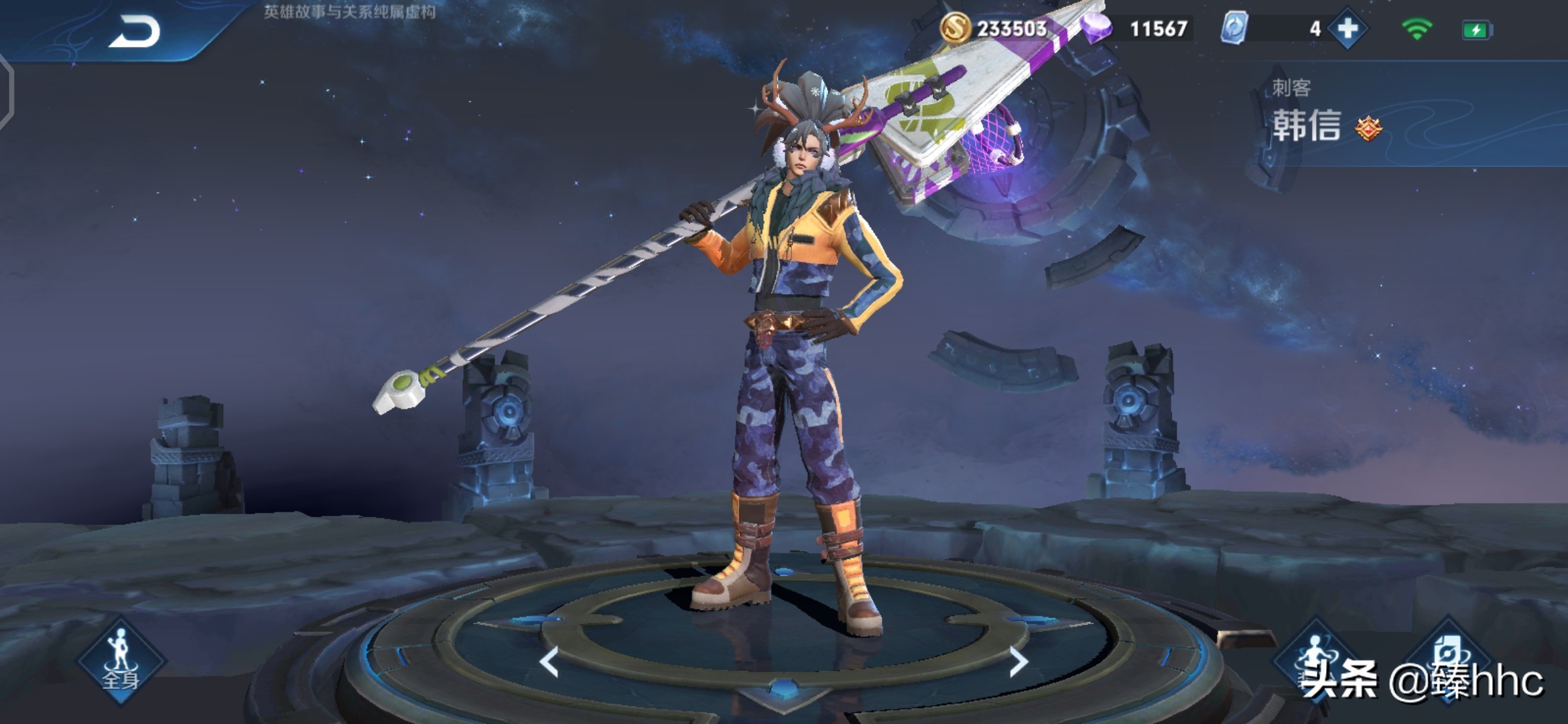Screen dimensions: 1568x724
Task: Click the blue ticket card icon
Action: click(1234, 29)
